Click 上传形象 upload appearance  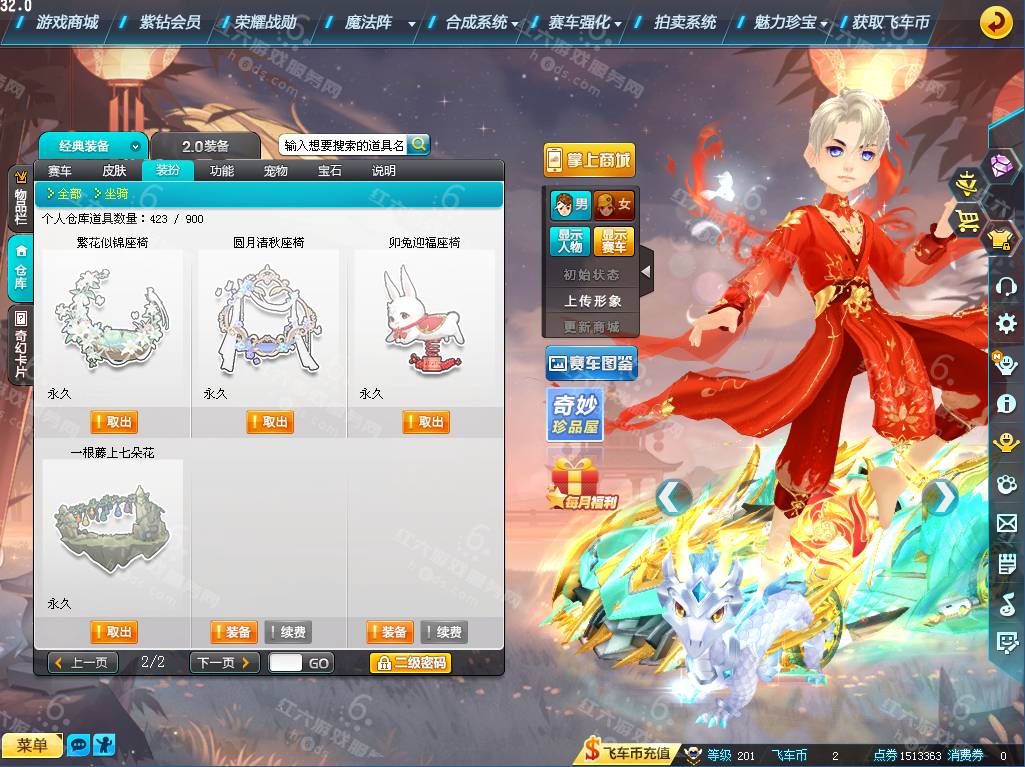coord(593,300)
